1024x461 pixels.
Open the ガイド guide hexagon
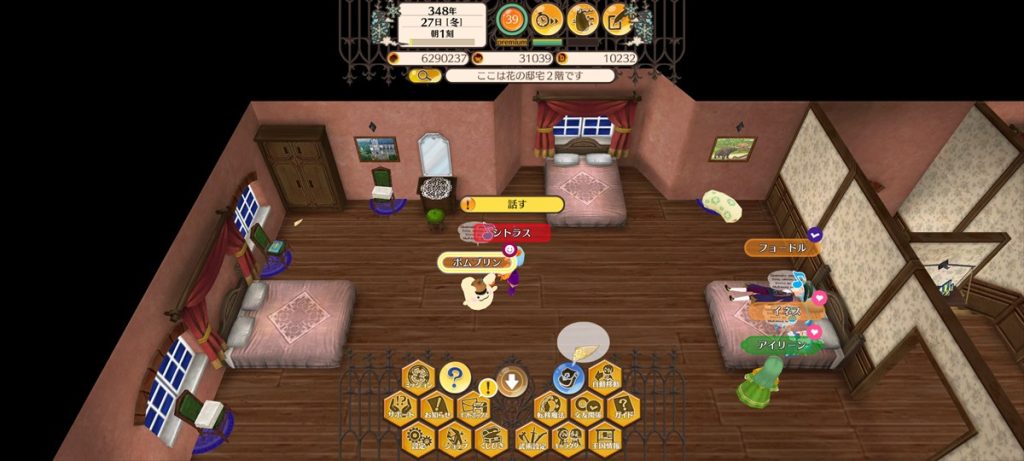point(622,406)
